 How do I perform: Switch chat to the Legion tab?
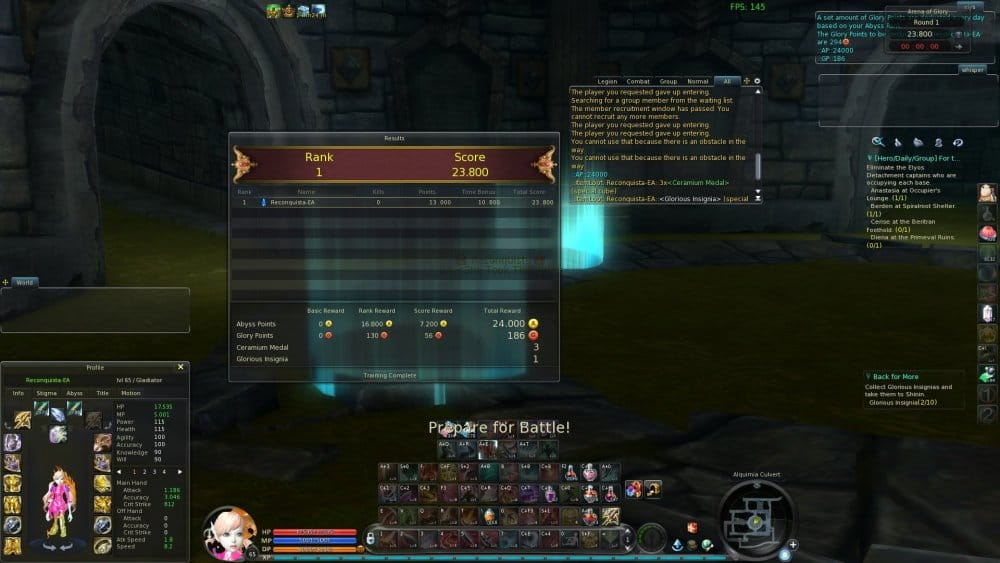607,81
